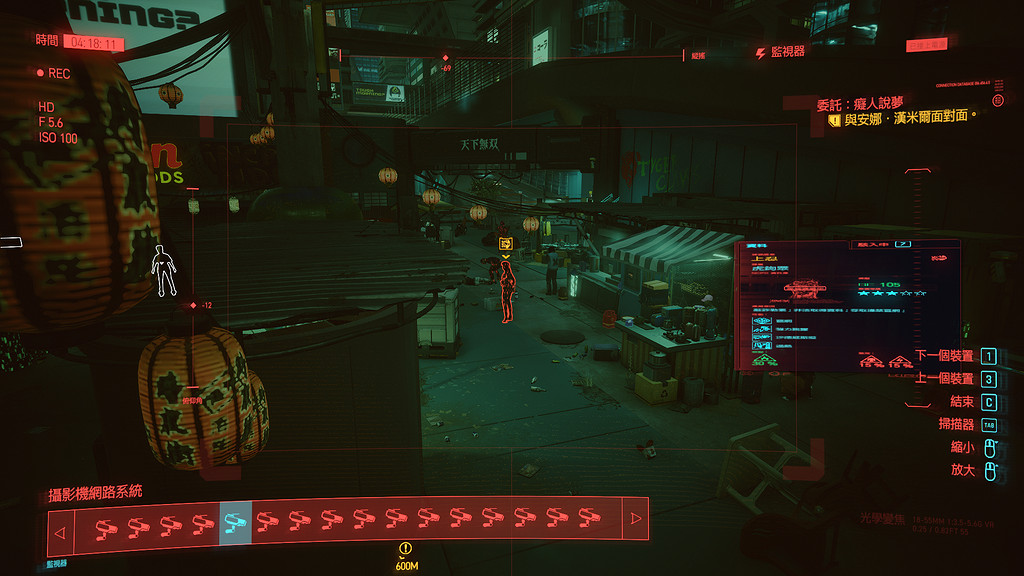Click the right arrow of the camera network bar
Screen dimensions: 1024x576
634,519
